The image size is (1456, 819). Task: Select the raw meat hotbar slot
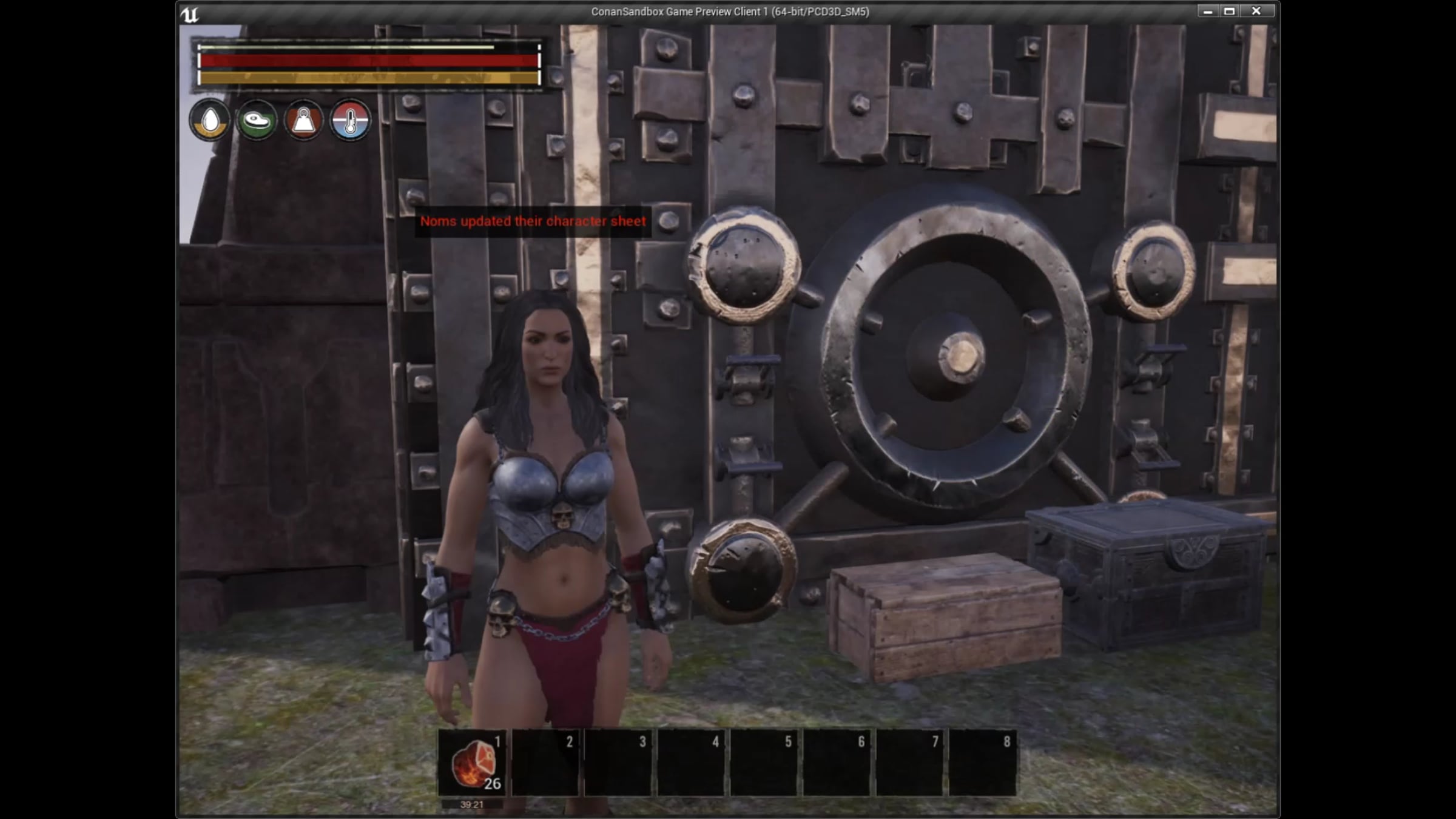(x=472, y=763)
